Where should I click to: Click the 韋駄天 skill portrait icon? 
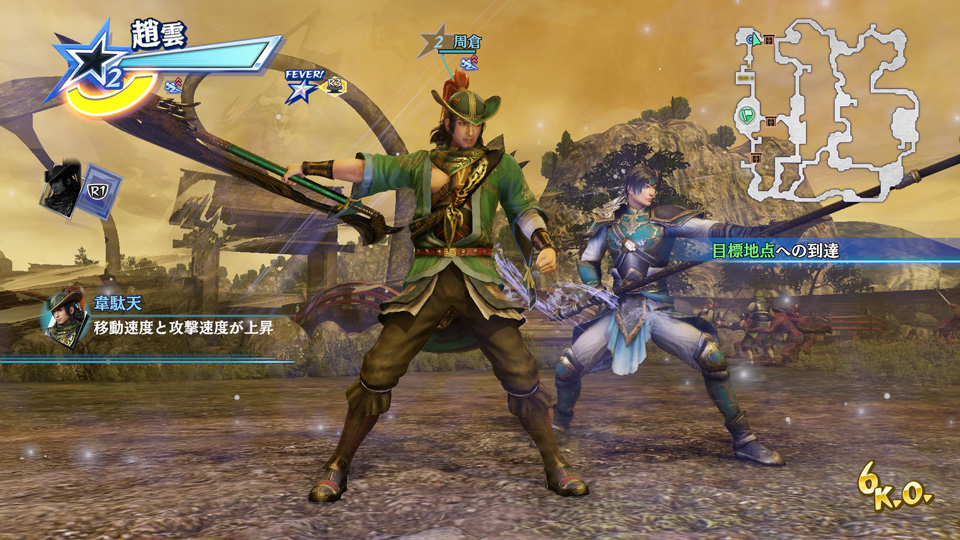pos(65,315)
